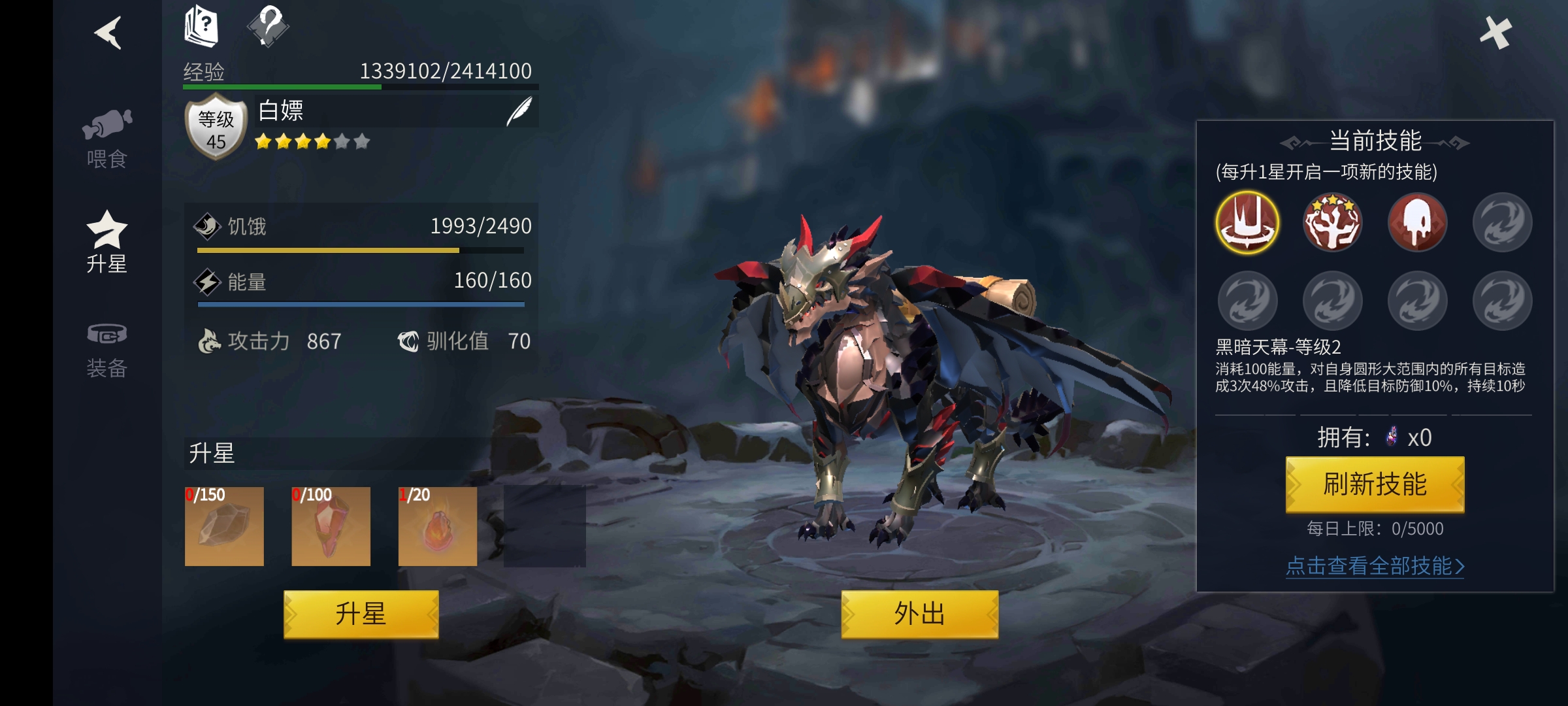Select the grey stone material slot

click(x=224, y=526)
